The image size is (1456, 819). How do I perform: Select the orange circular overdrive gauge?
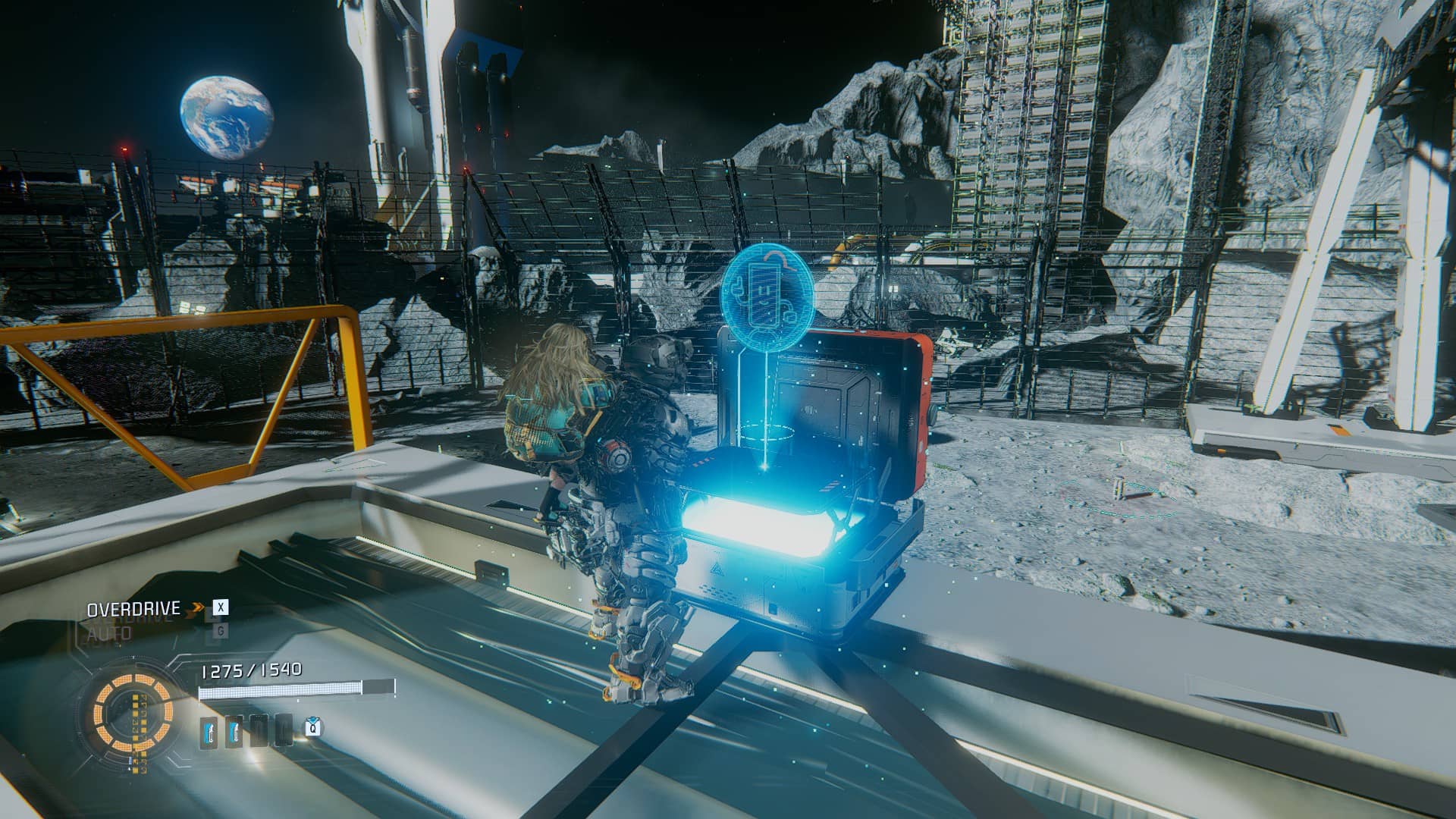[127, 711]
